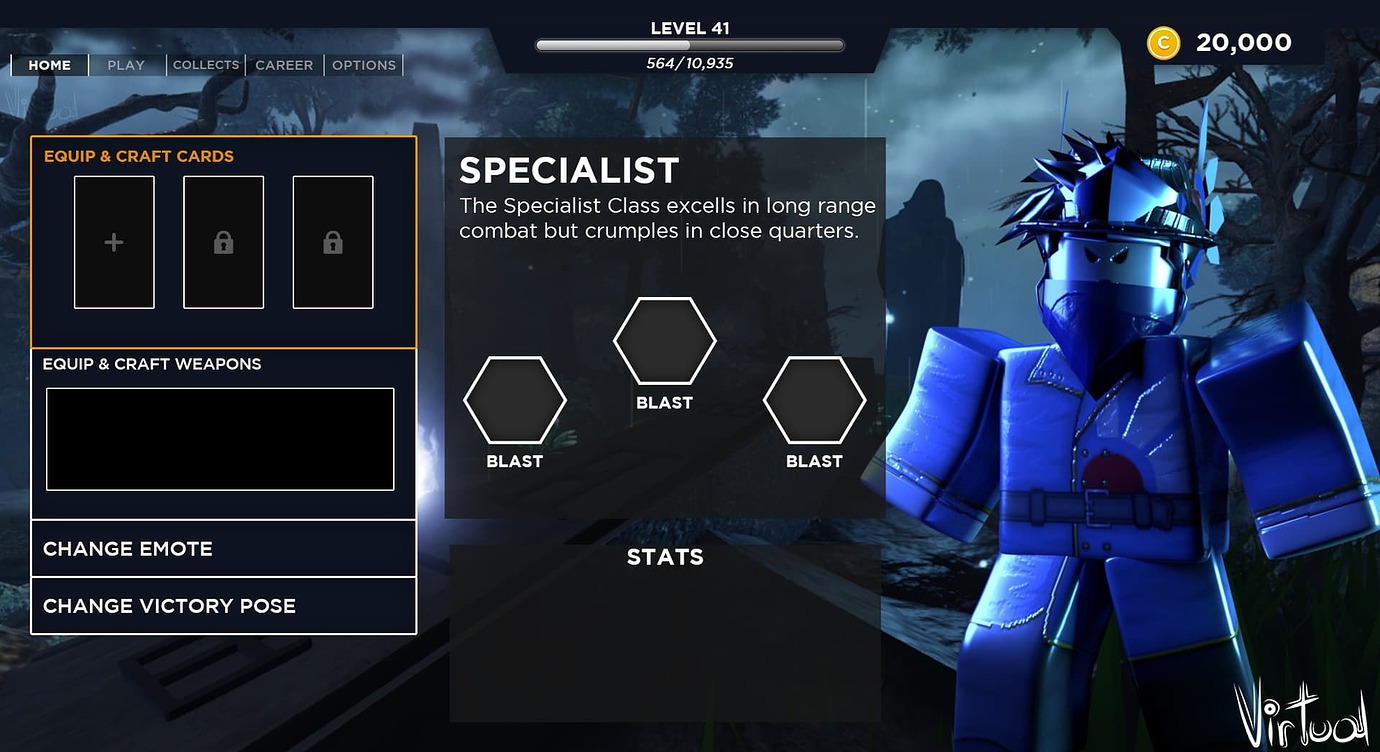Switch to the PLAY tab
Image resolution: width=1380 pixels, height=752 pixels.
(126, 65)
